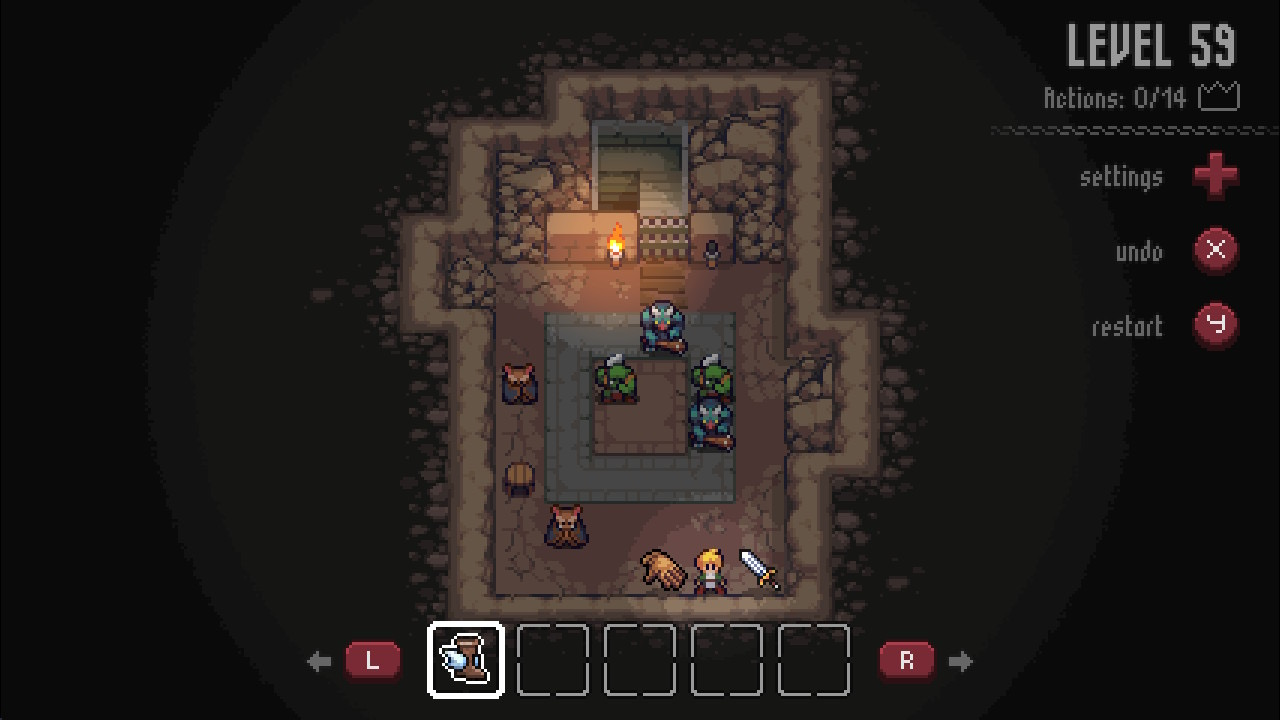Click the right gray navigation arrow
The image size is (1280, 720).
click(962, 660)
